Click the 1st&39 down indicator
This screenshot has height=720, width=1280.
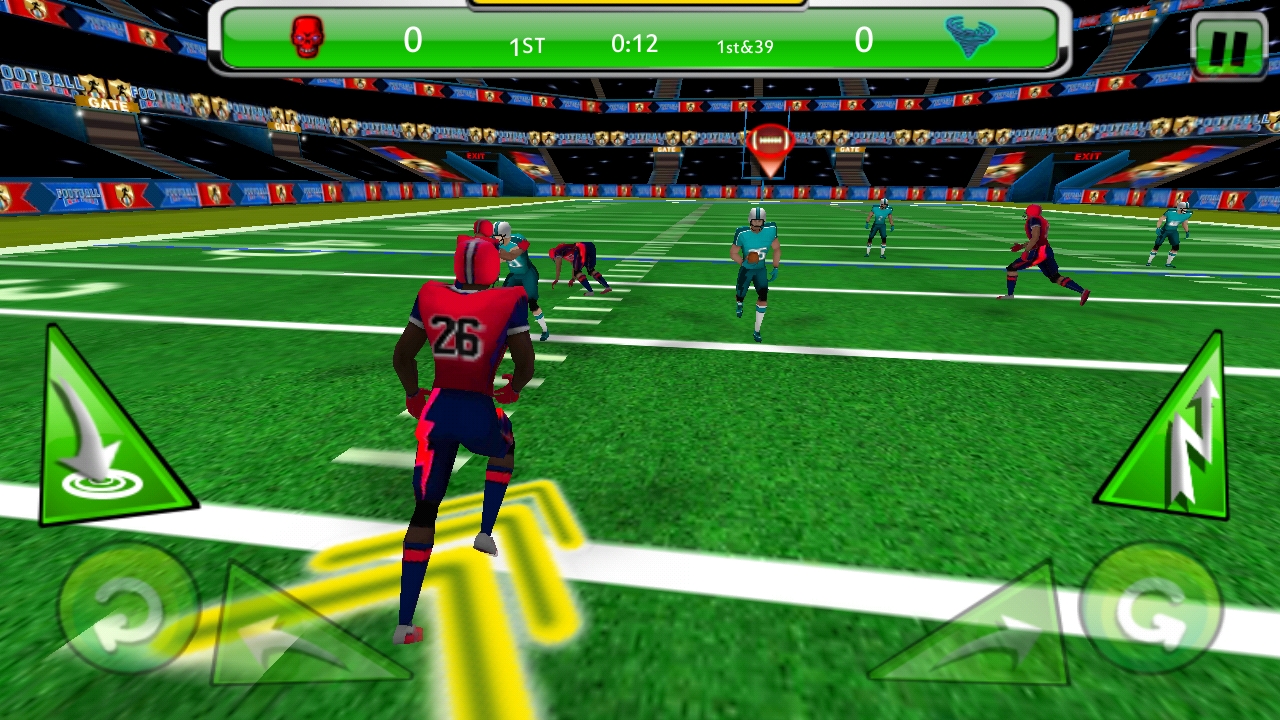(743, 46)
